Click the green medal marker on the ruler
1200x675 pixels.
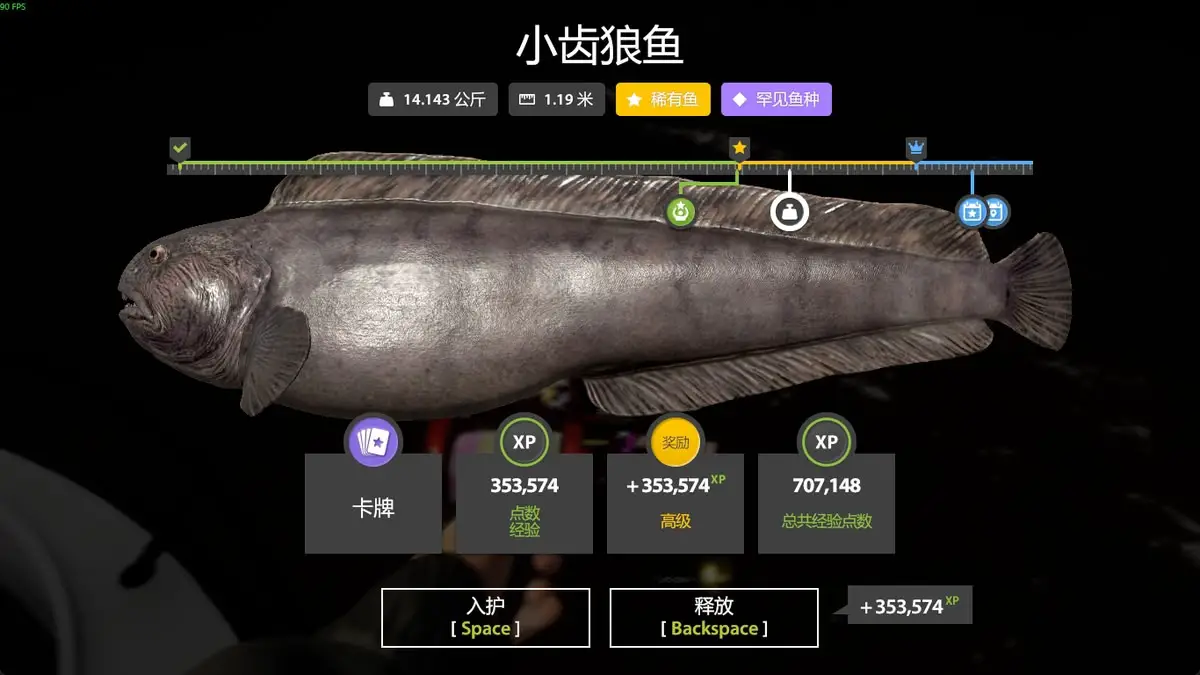681,211
